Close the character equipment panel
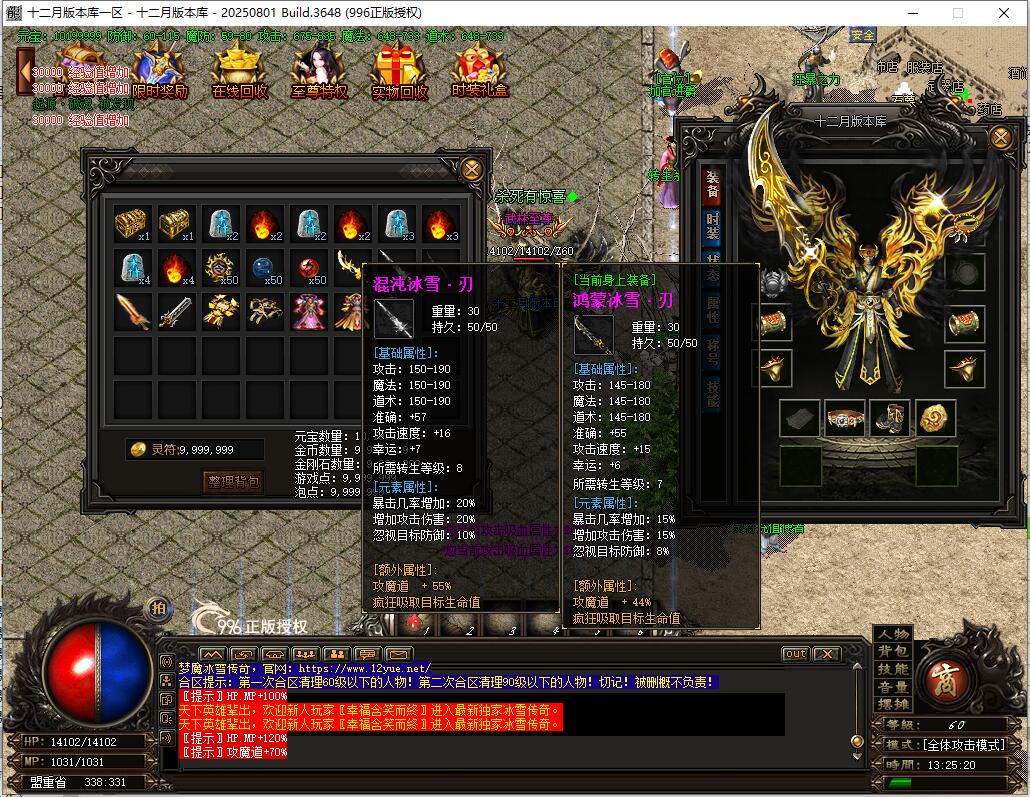This screenshot has width=1030, height=797. tap(1000, 138)
